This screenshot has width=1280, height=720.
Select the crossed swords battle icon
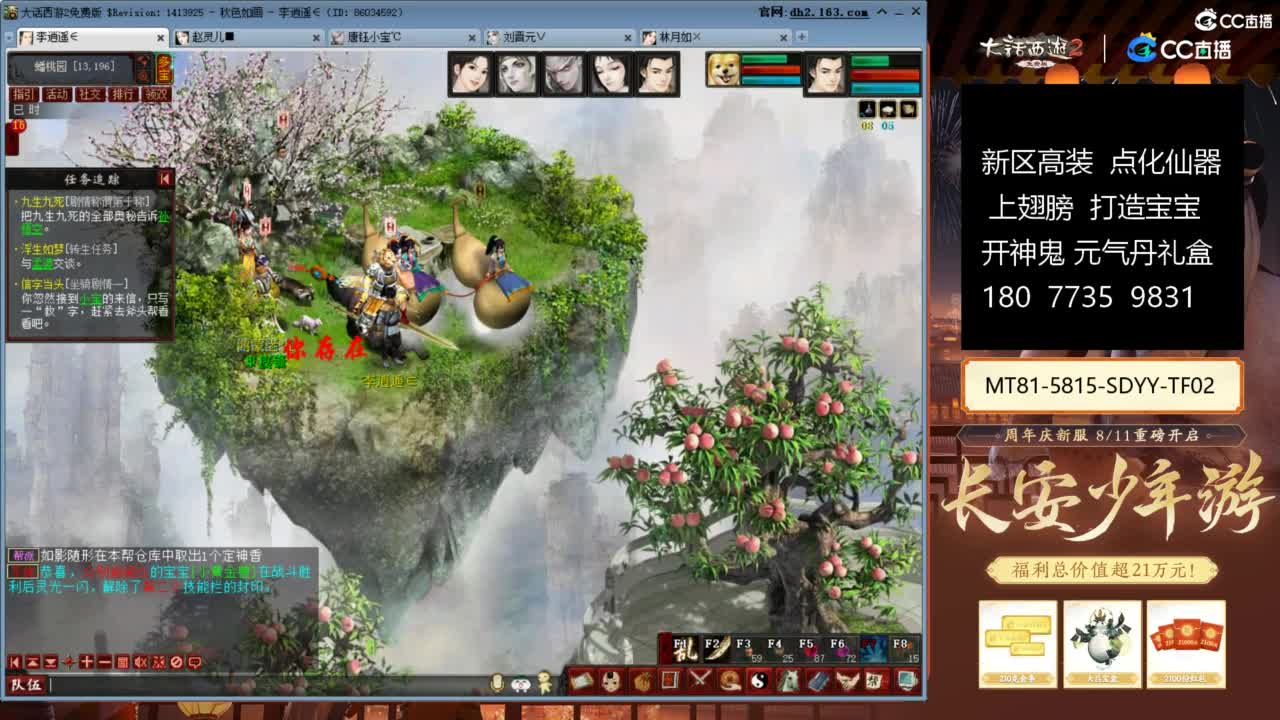coord(697,683)
